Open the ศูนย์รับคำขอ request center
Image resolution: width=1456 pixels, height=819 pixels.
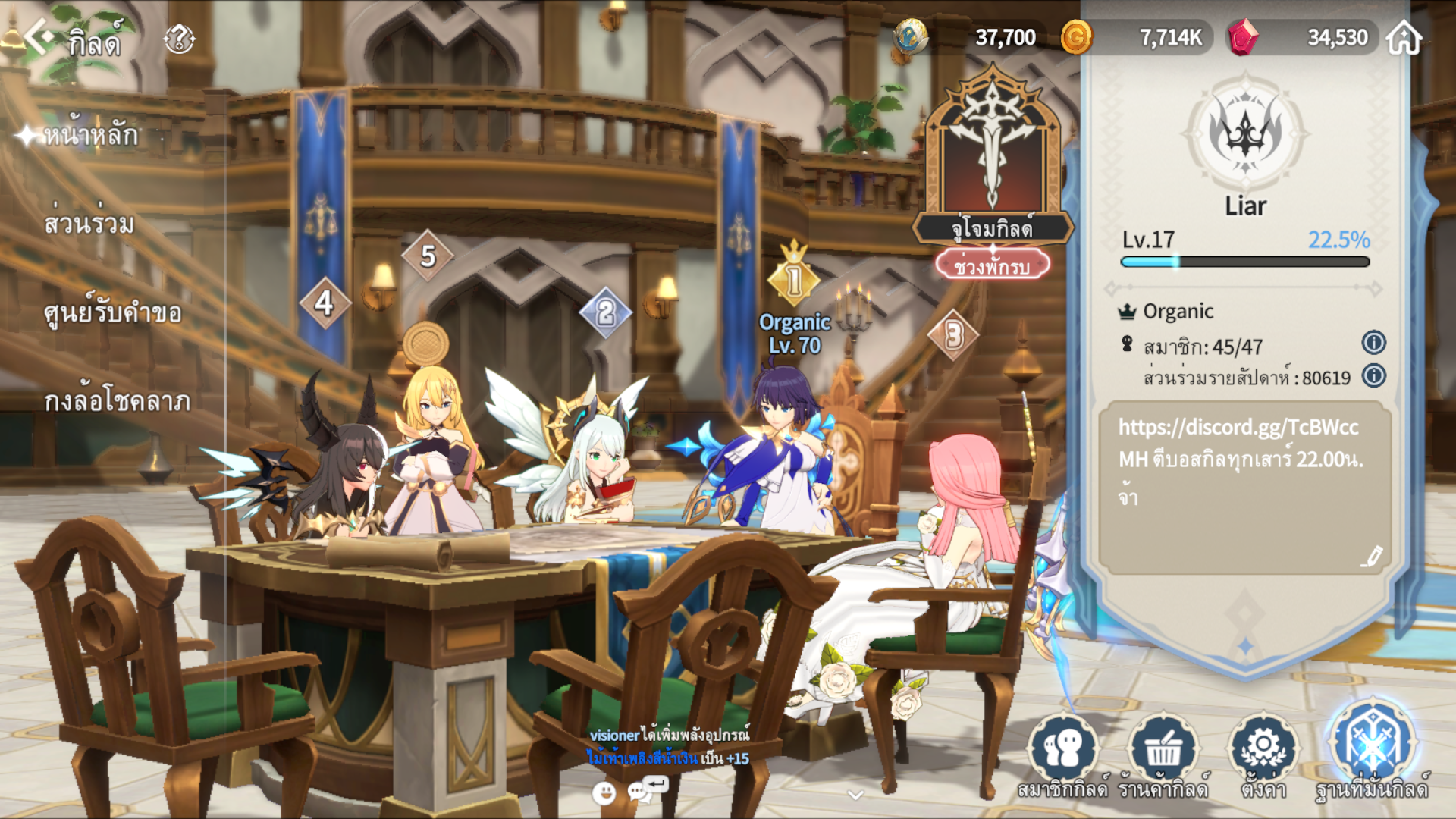click(112, 312)
